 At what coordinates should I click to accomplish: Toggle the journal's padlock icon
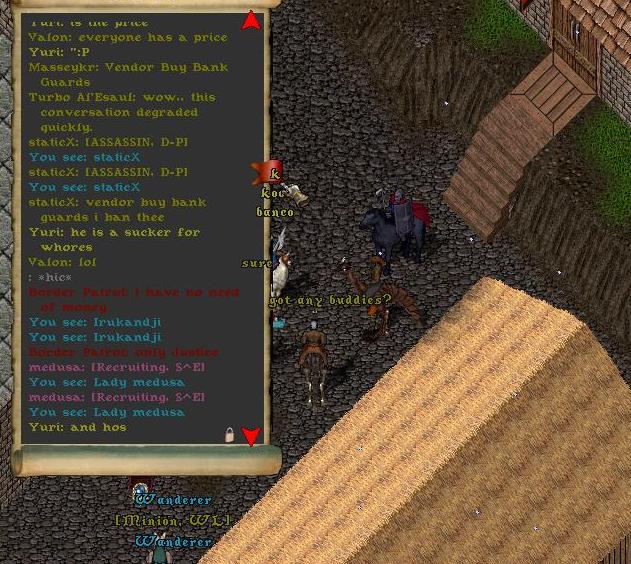[x=229, y=435]
